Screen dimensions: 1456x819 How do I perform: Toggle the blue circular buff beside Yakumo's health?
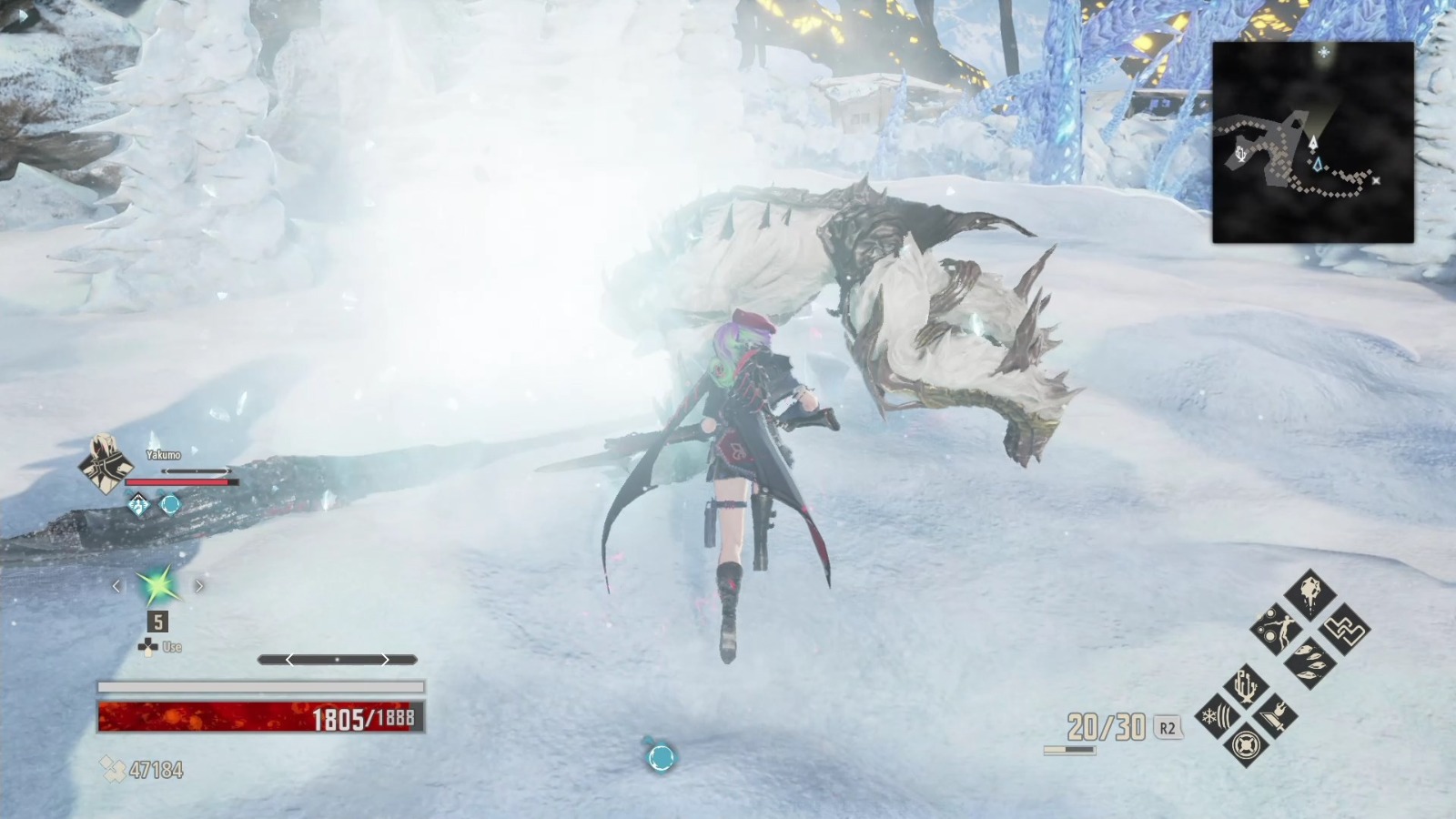coord(171,506)
